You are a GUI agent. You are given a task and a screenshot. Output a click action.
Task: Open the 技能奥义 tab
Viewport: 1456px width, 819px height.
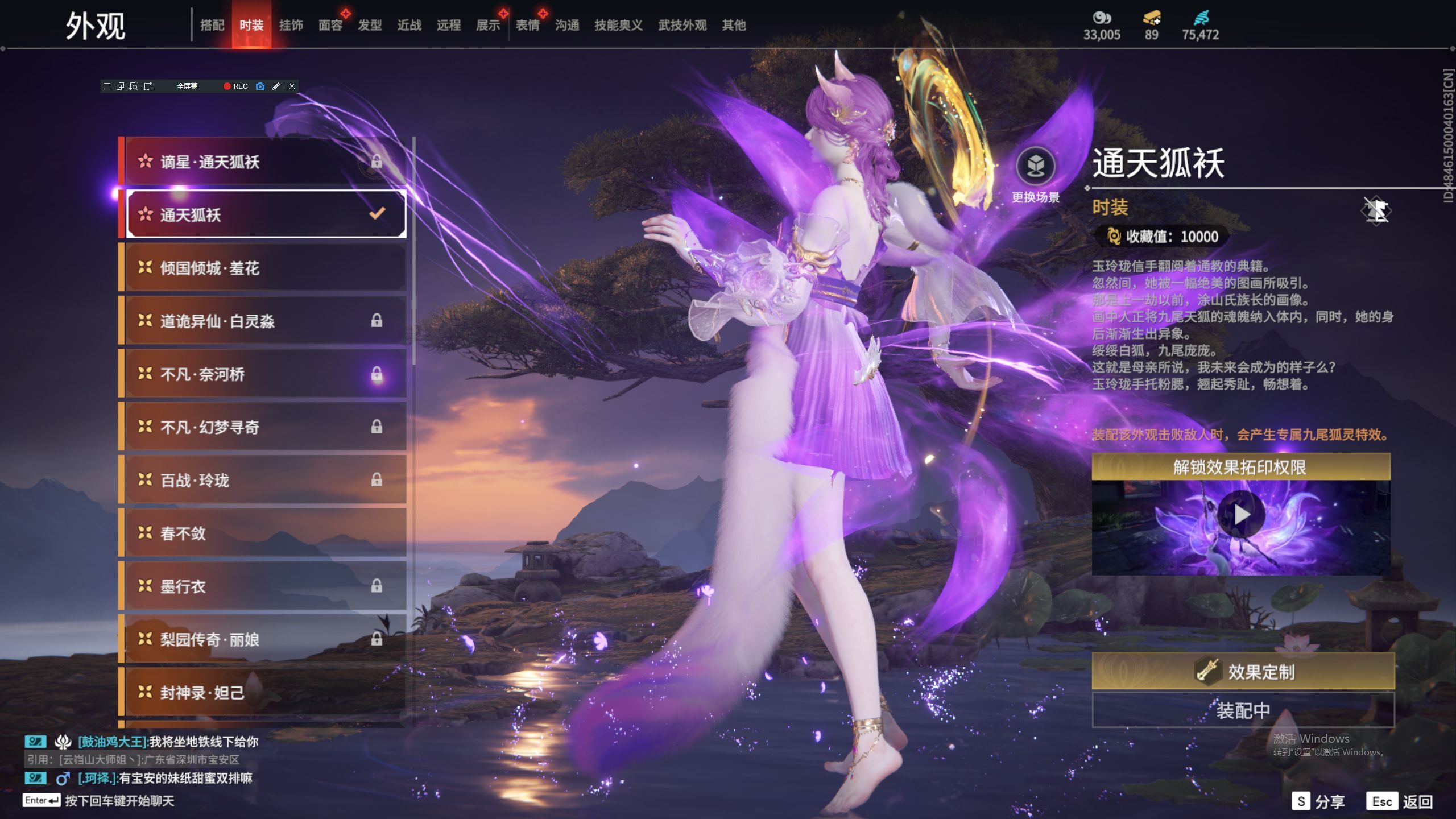pyautogui.click(x=618, y=26)
